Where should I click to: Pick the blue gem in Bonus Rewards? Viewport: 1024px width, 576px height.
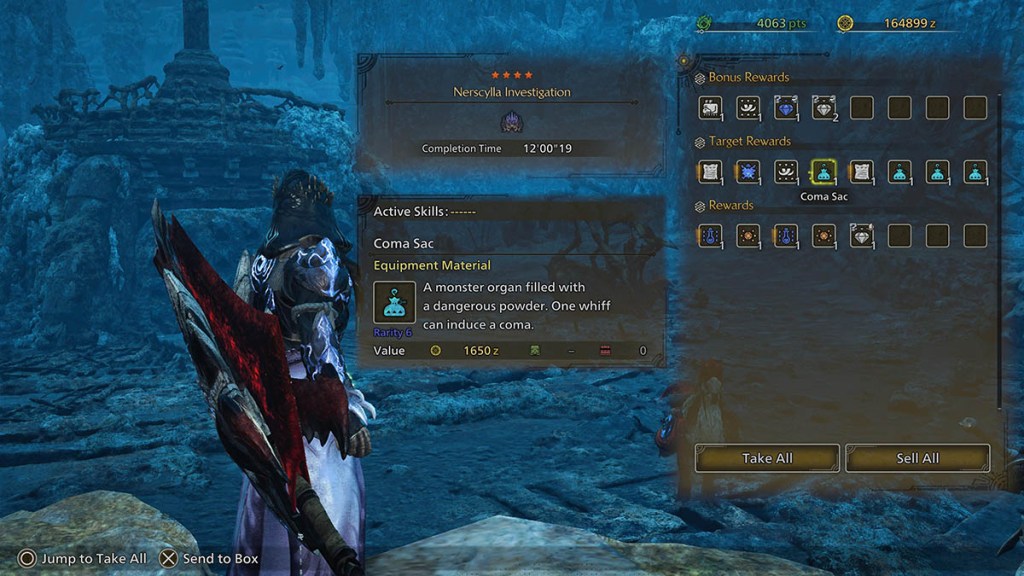[x=785, y=107]
